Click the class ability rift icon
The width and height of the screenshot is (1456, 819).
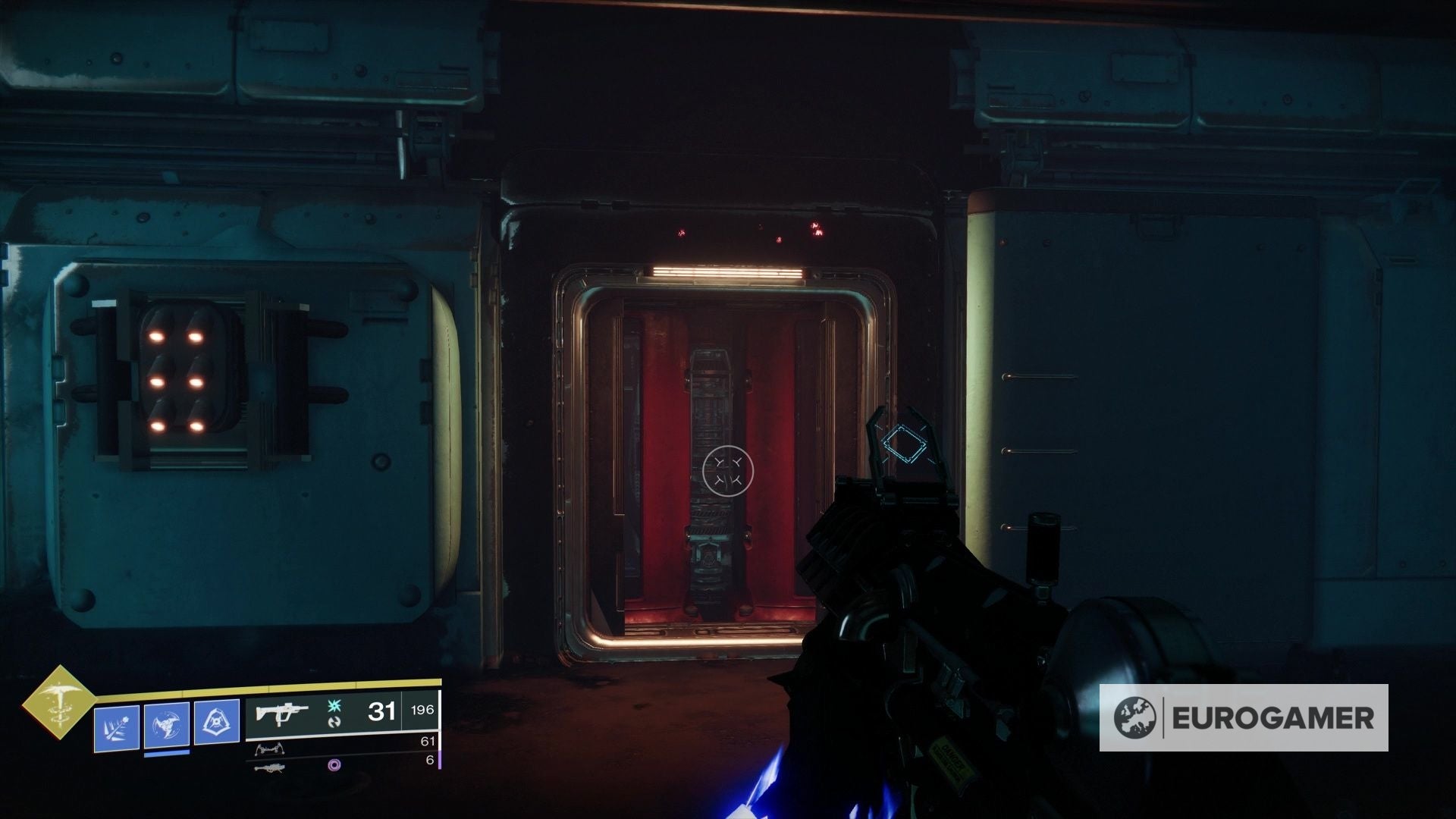218,722
